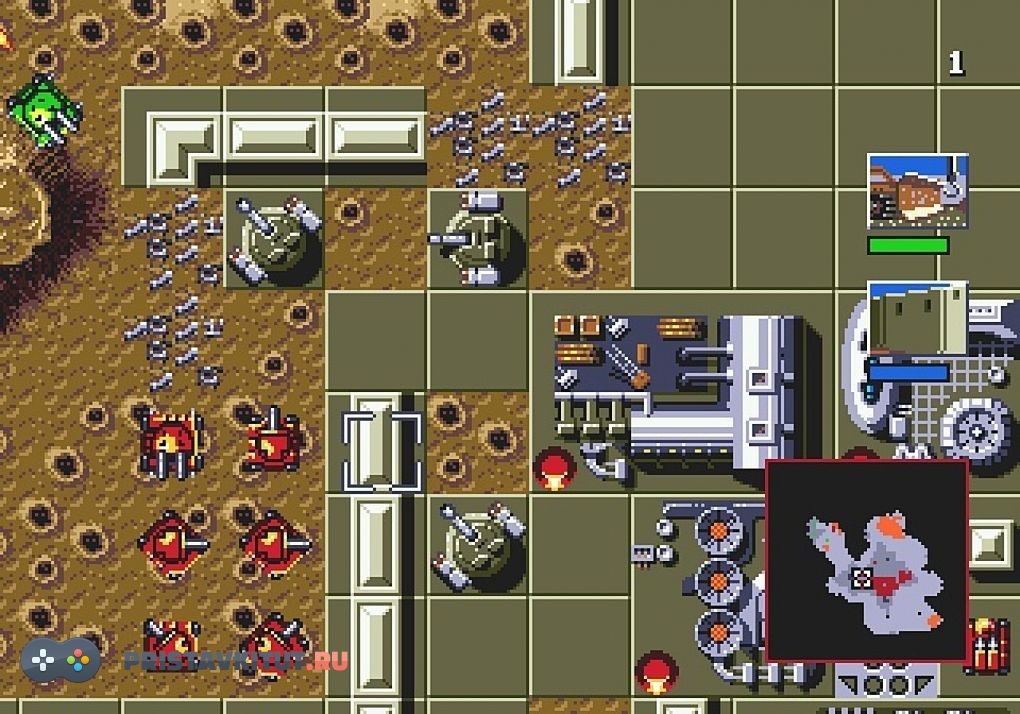Click the wall build icon
Screen dimensions: 1020x714
917,318
